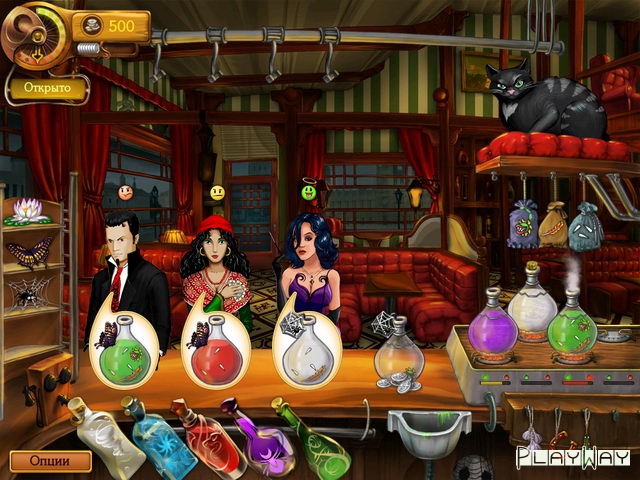Select the green potion bottle
Image resolution: width=640 pixels, height=480 pixels.
[315, 442]
